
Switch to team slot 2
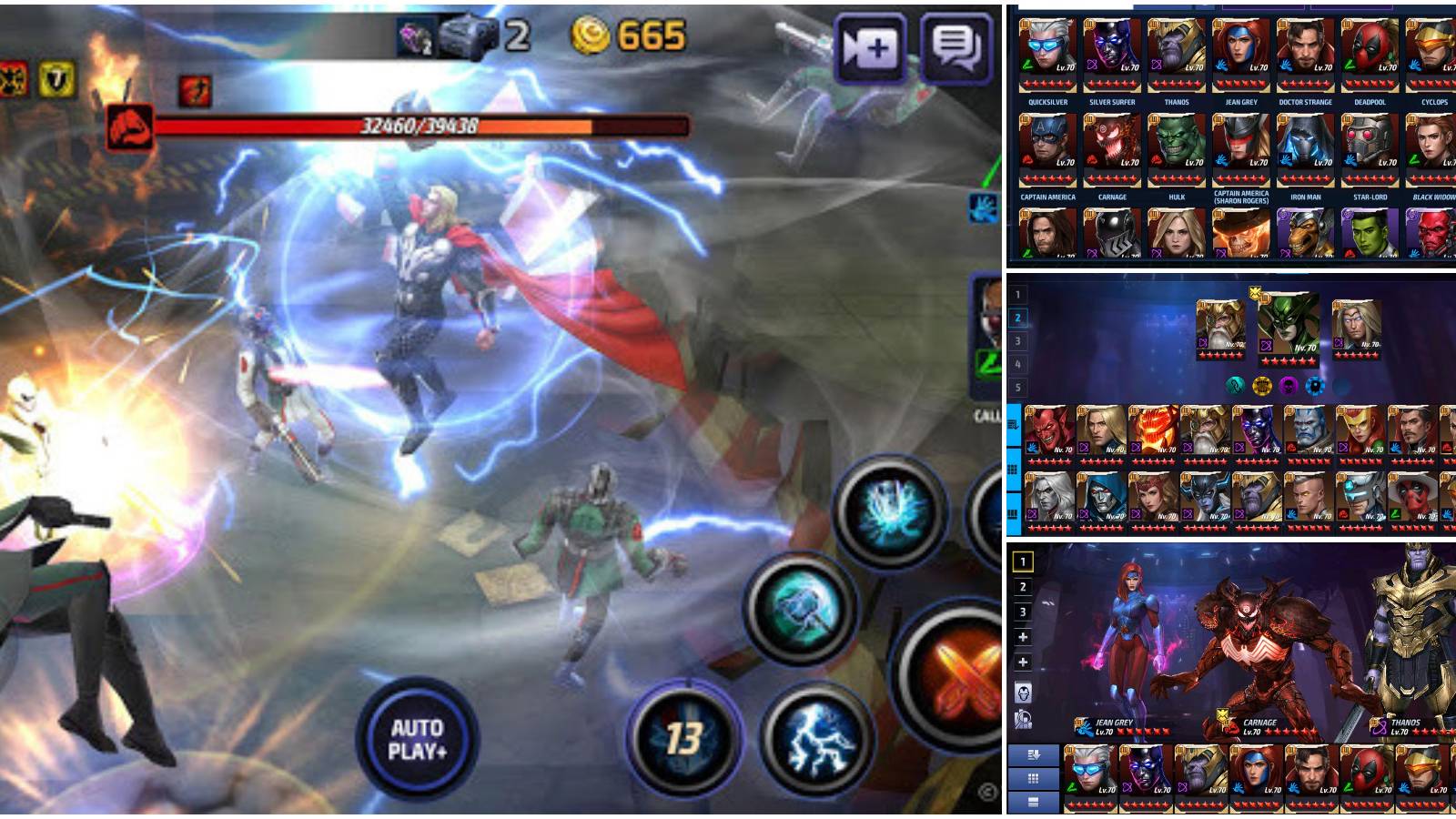tap(1018, 317)
